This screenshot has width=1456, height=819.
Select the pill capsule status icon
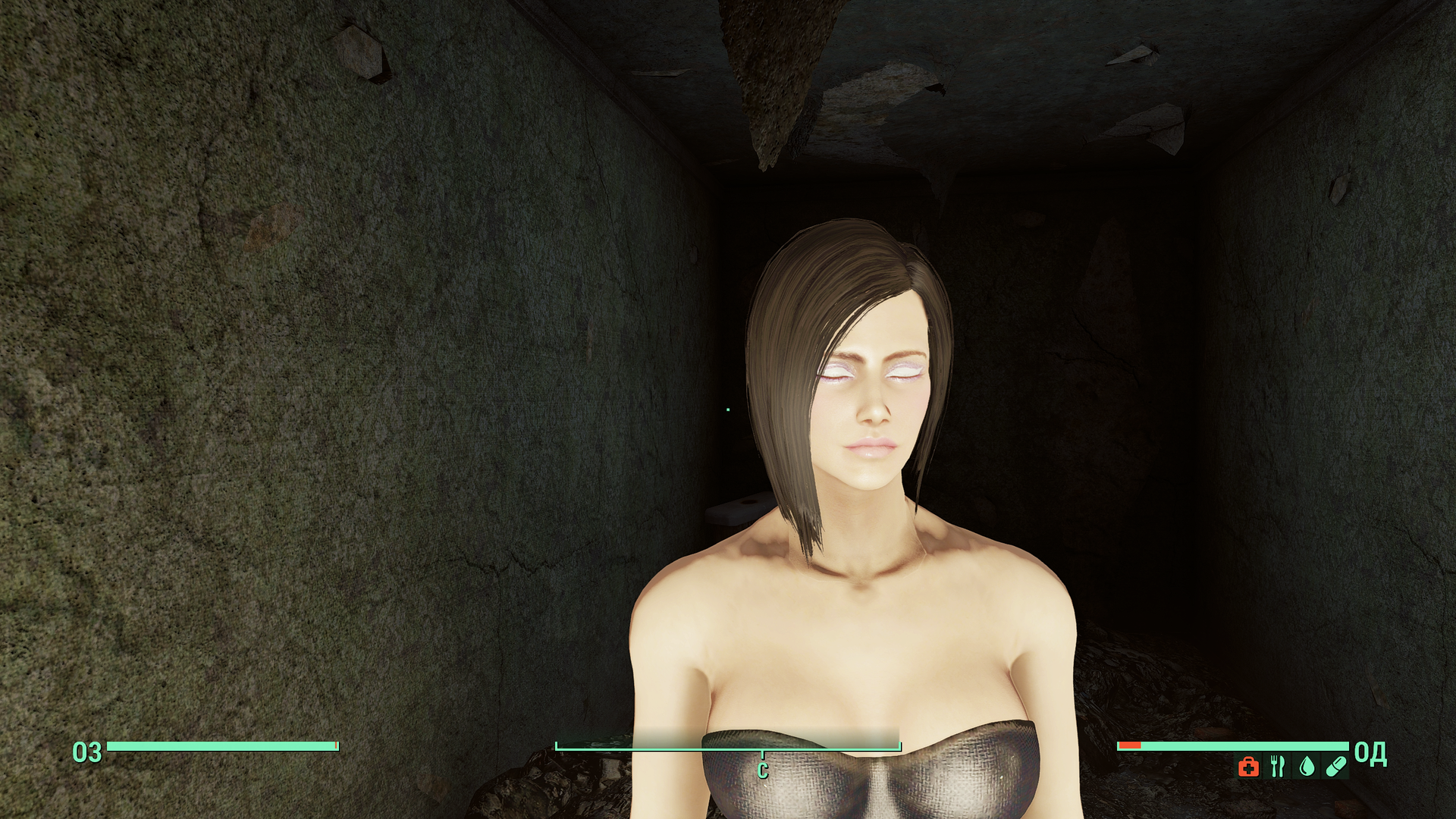click(x=1335, y=767)
